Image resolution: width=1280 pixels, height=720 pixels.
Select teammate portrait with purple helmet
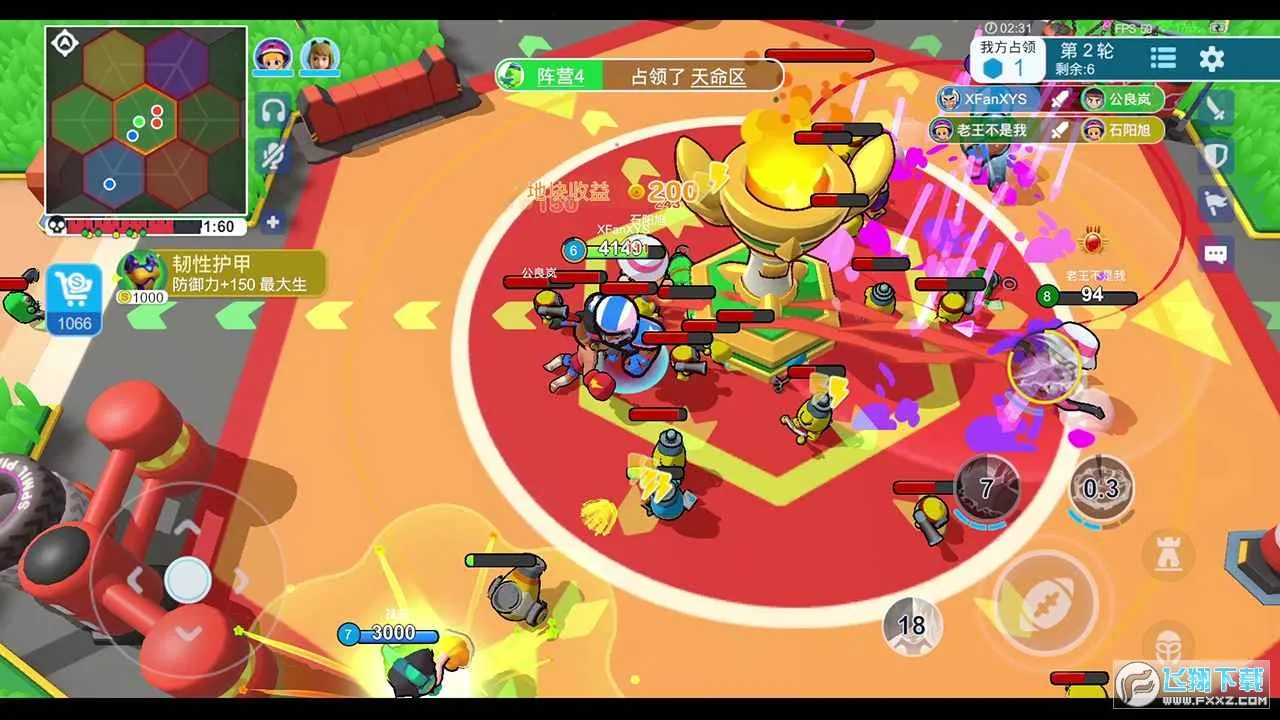point(272,55)
